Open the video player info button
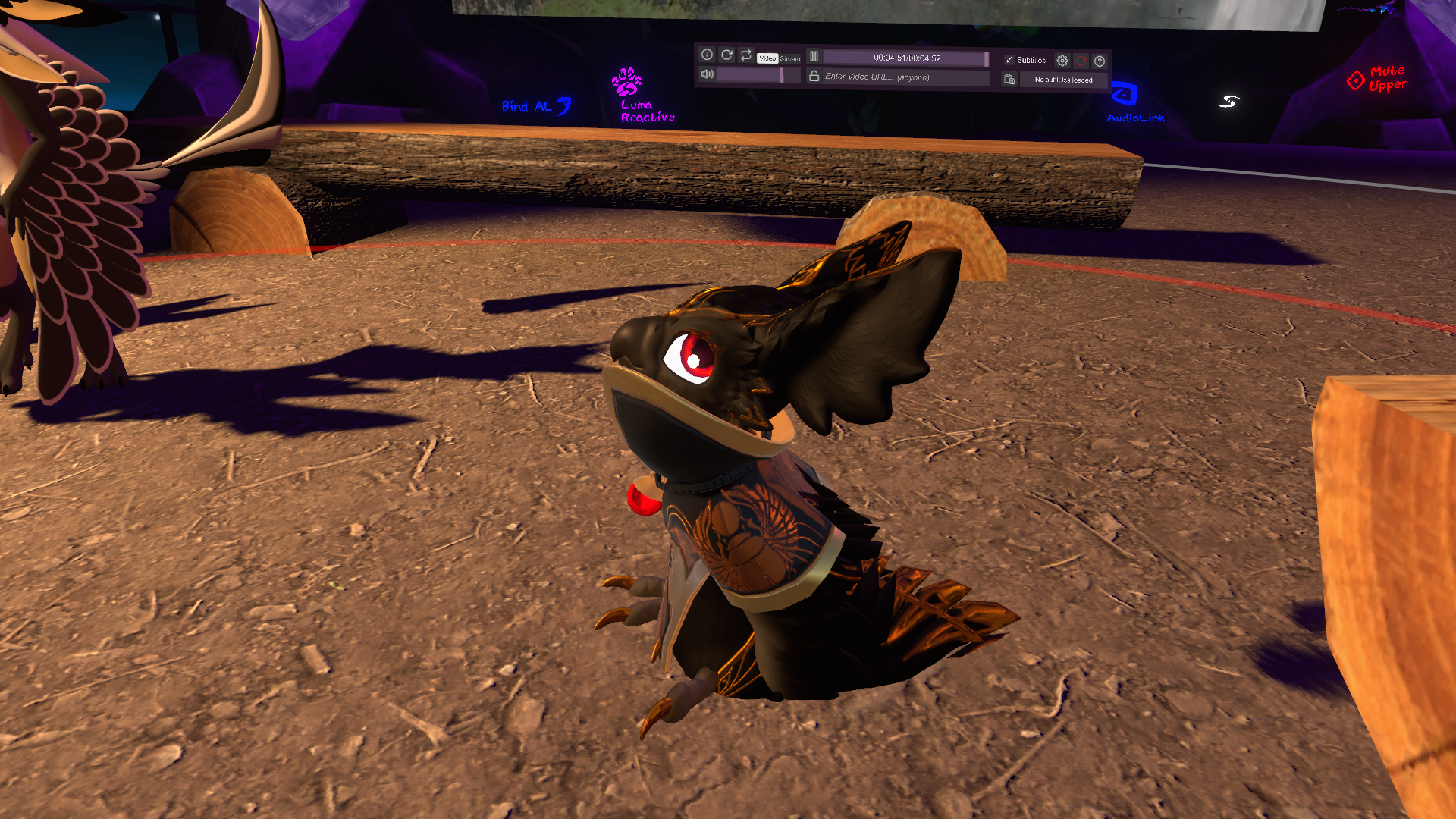 point(707,55)
